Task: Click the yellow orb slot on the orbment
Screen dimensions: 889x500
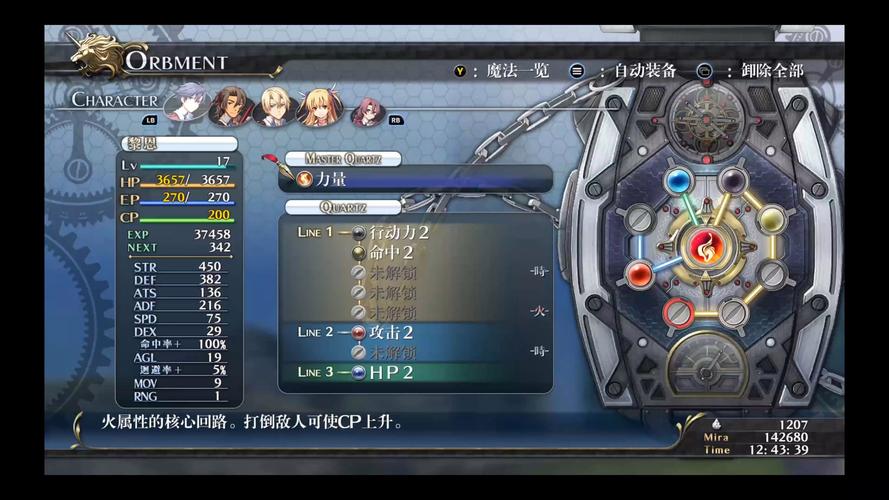Action: pyautogui.click(x=771, y=219)
